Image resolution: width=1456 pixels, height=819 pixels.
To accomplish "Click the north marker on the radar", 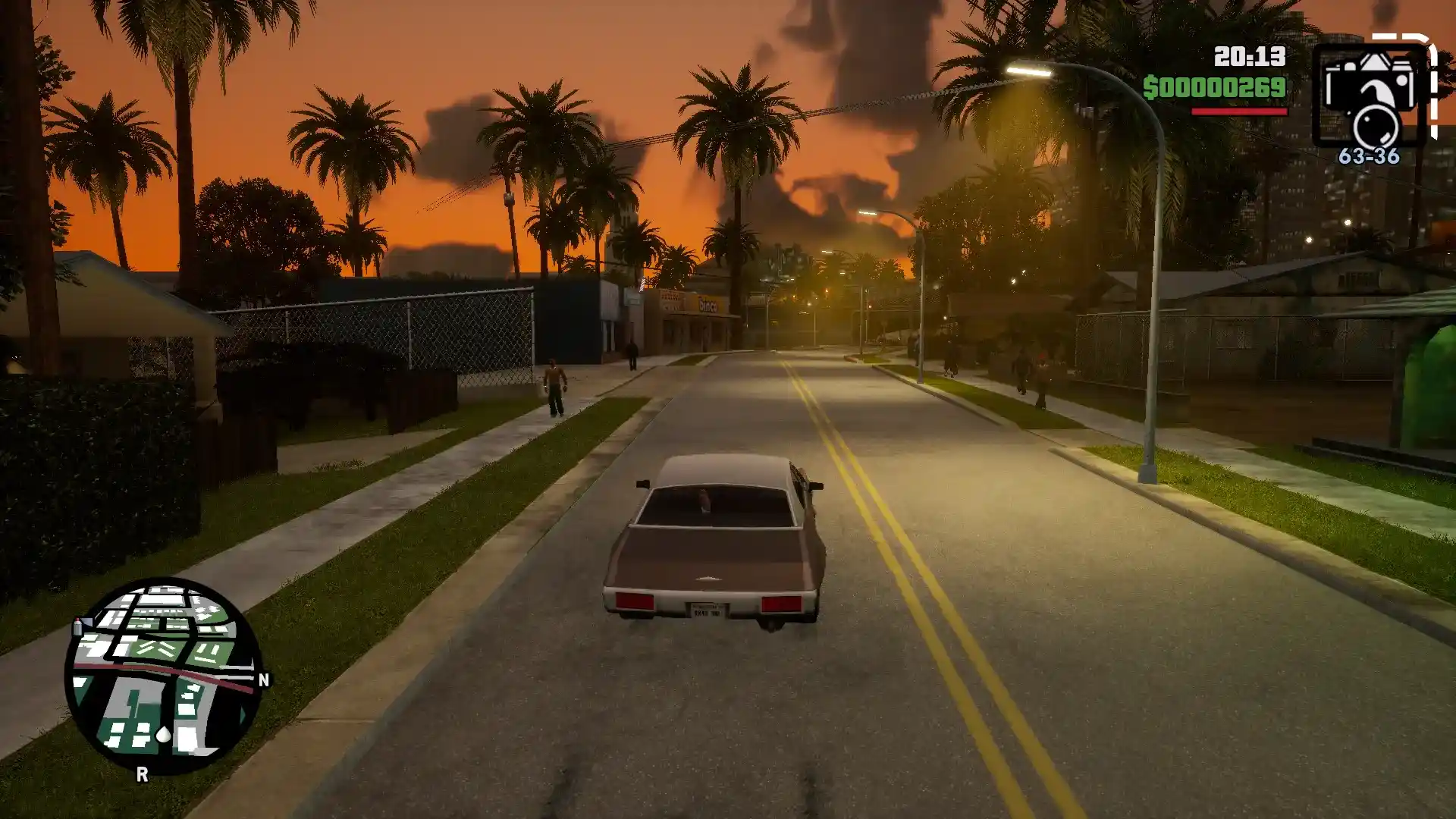I will [264, 680].
